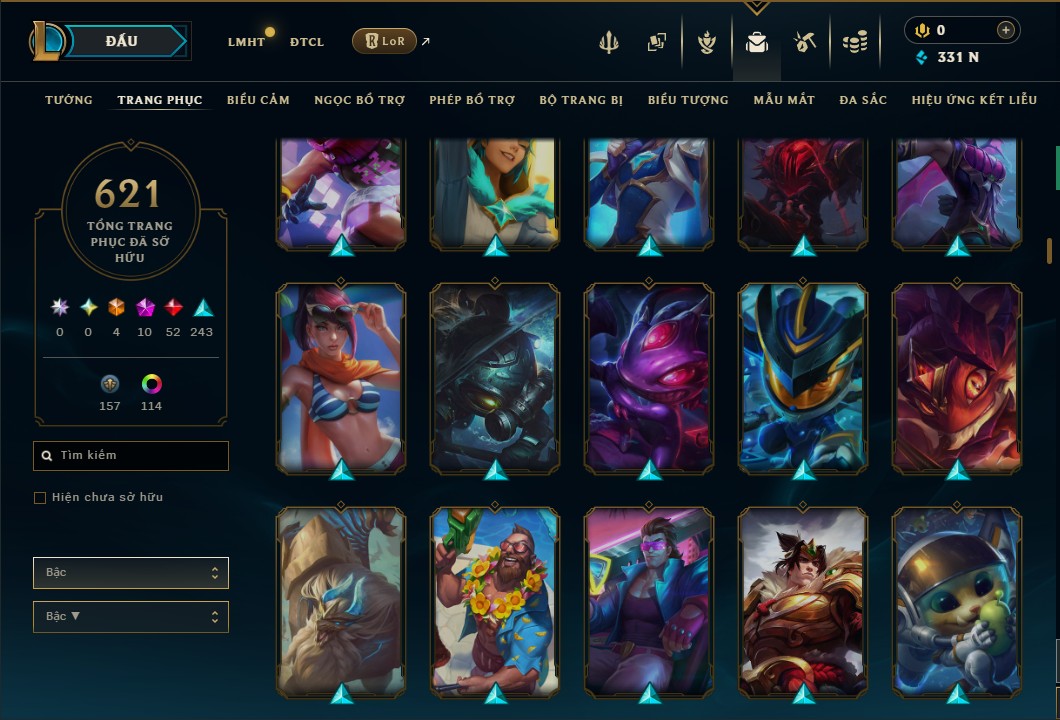Show the BIỂU TƯỢNG tab
Image resolution: width=1060 pixels, height=720 pixels.
click(x=688, y=100)
